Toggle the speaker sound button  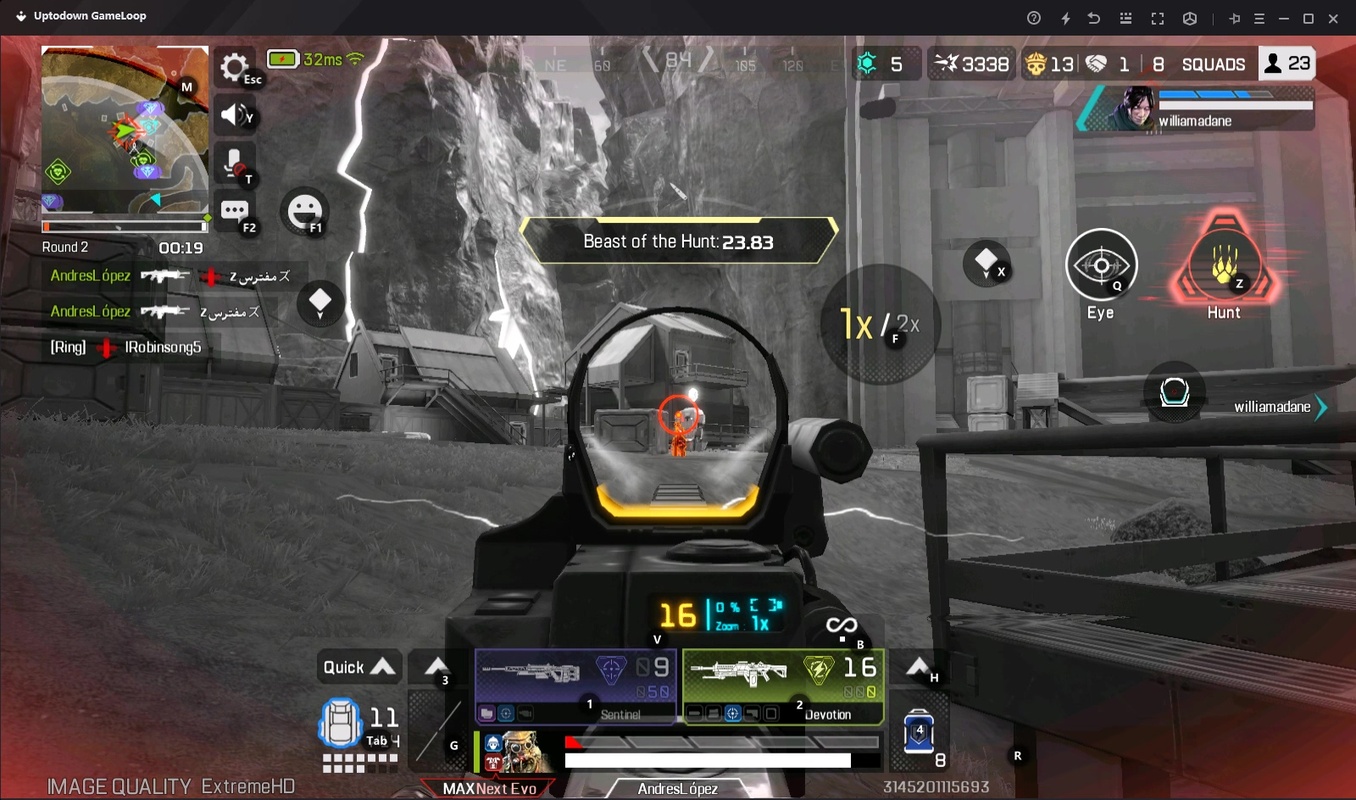(x=235, y=115)
